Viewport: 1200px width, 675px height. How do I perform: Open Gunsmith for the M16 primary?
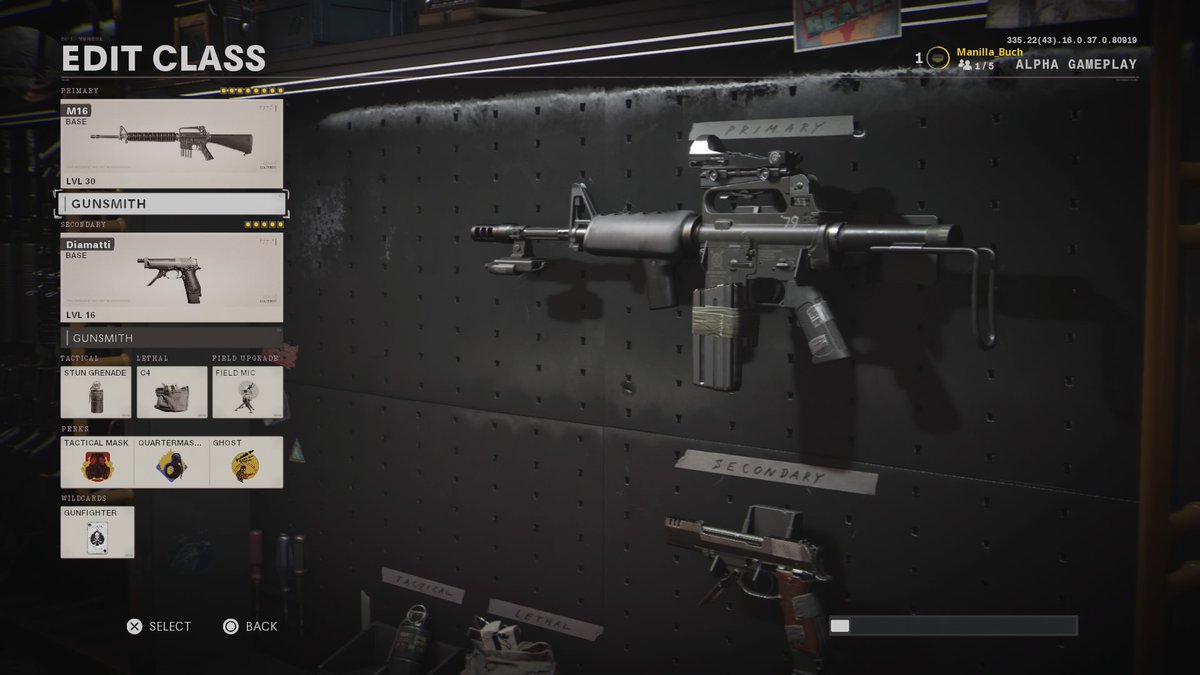point(172,204)
